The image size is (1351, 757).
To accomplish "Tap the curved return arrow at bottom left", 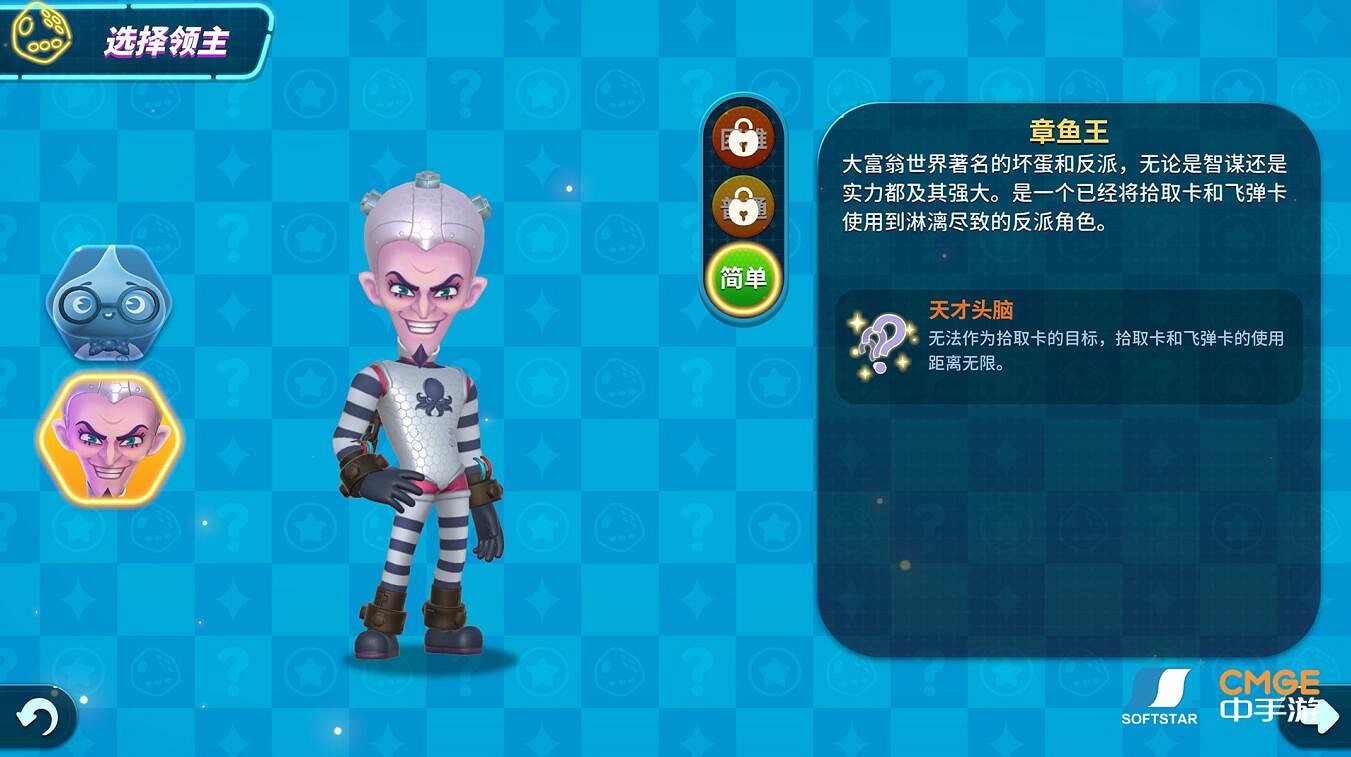I will [38, 715].
